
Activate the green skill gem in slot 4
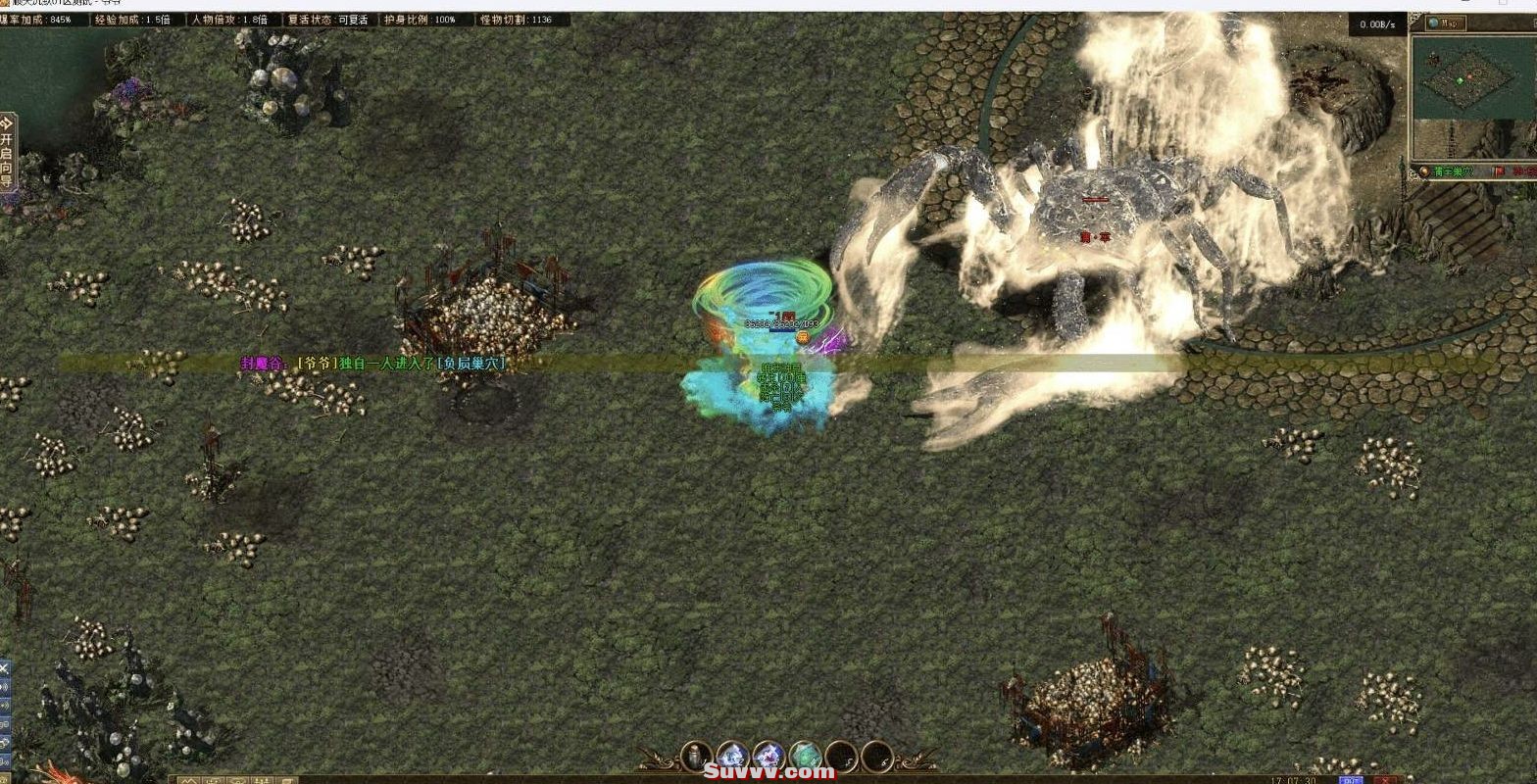(806, 756)
